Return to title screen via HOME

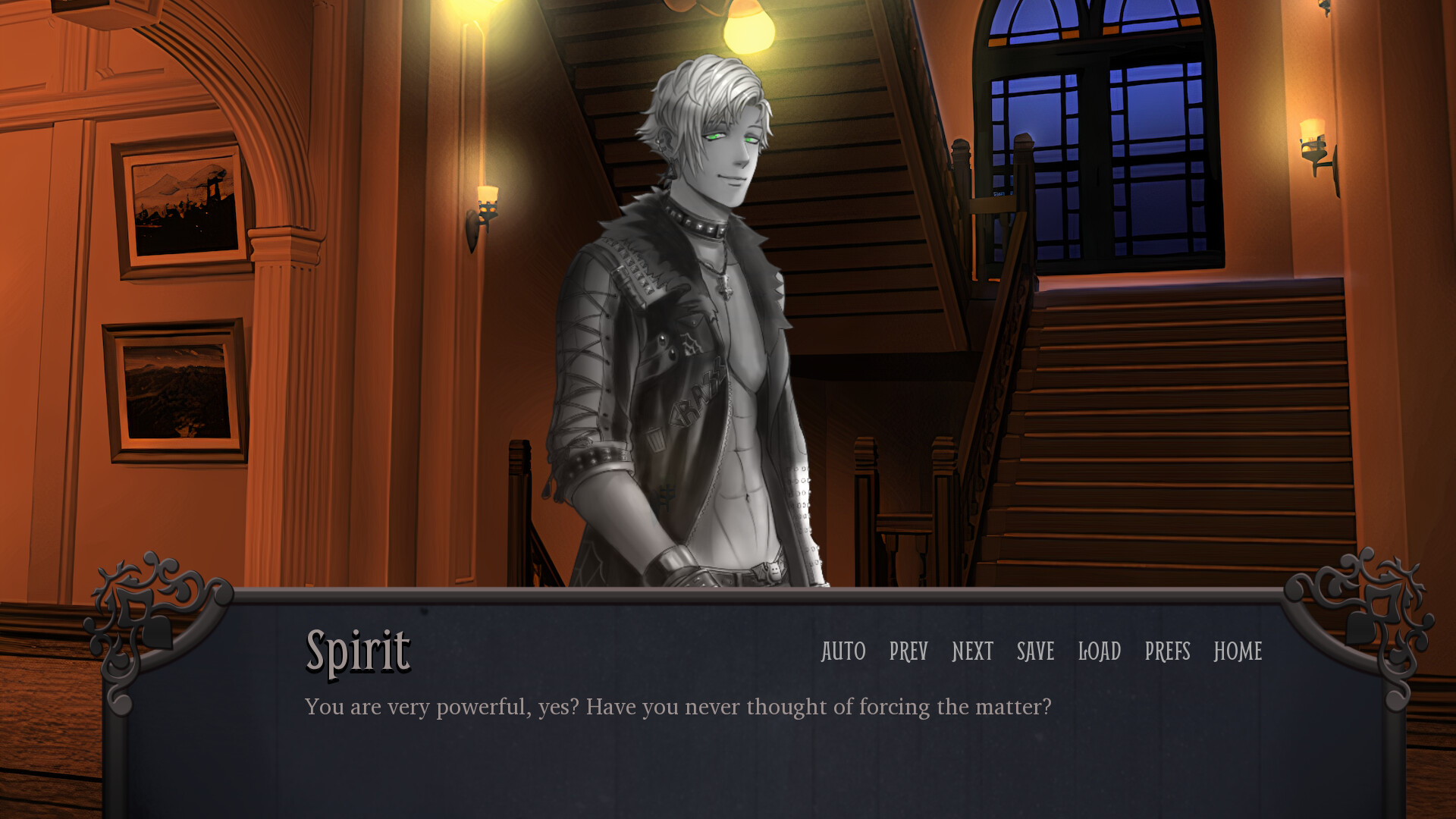(x=1238, y=652)
